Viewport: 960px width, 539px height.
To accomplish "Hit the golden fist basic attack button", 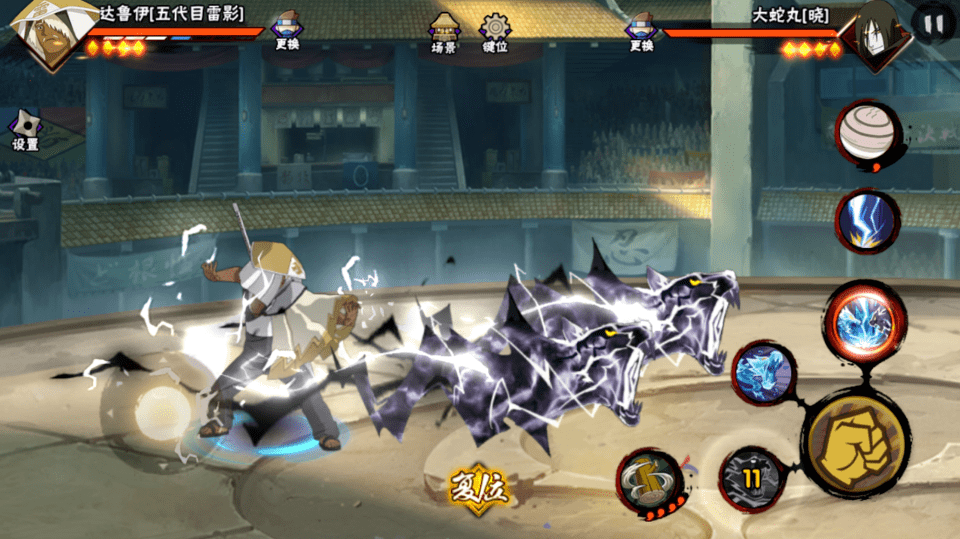I will click(855, 438).
